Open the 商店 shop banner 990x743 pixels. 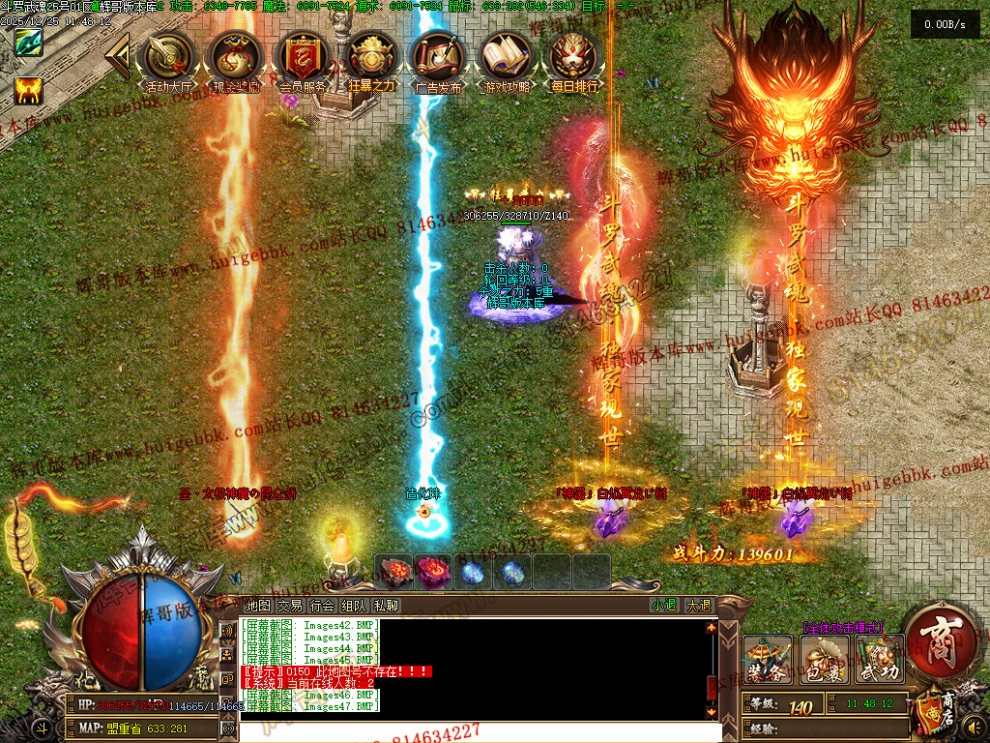[934, 712]
